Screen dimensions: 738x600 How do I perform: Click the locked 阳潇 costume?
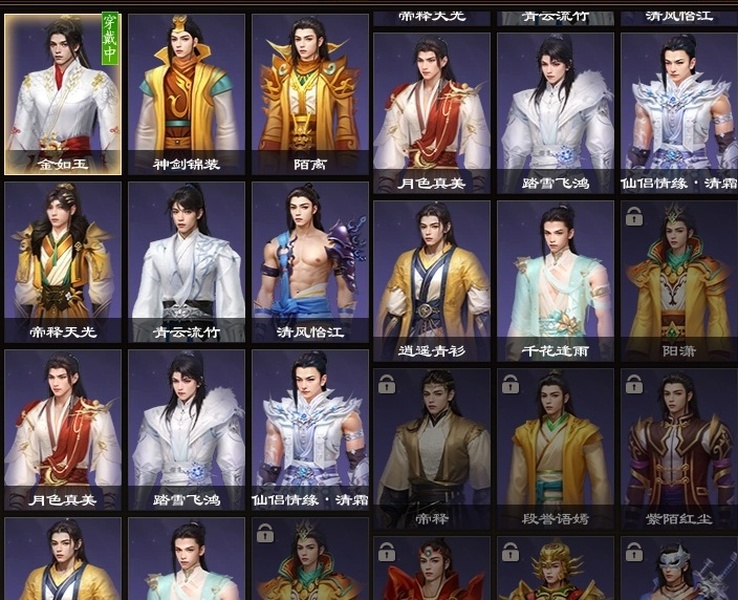click(679, 280)
